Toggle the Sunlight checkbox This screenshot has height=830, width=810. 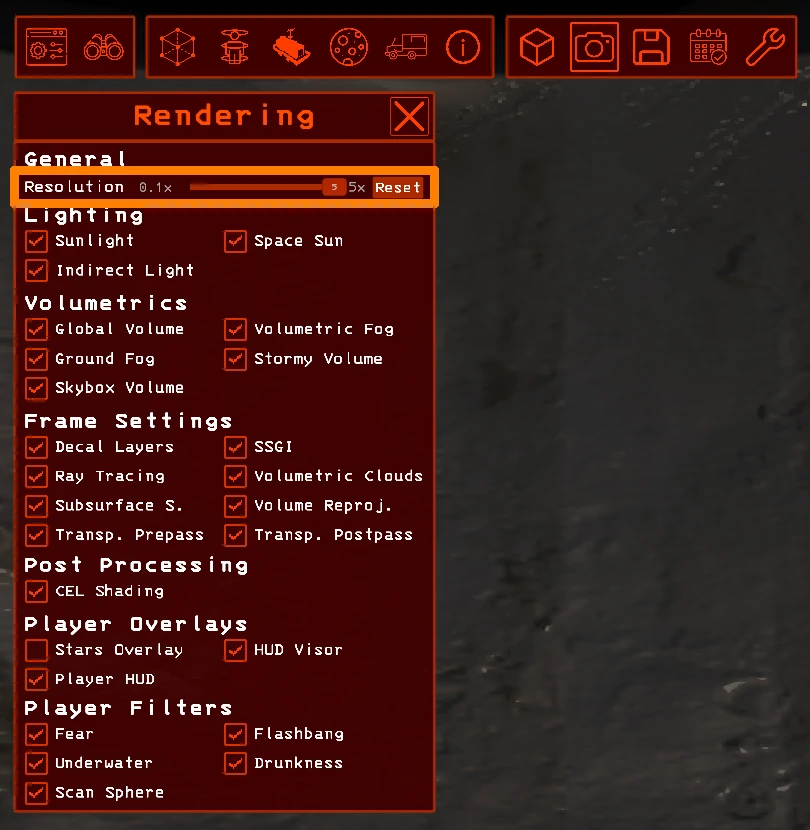click(37, 241)
